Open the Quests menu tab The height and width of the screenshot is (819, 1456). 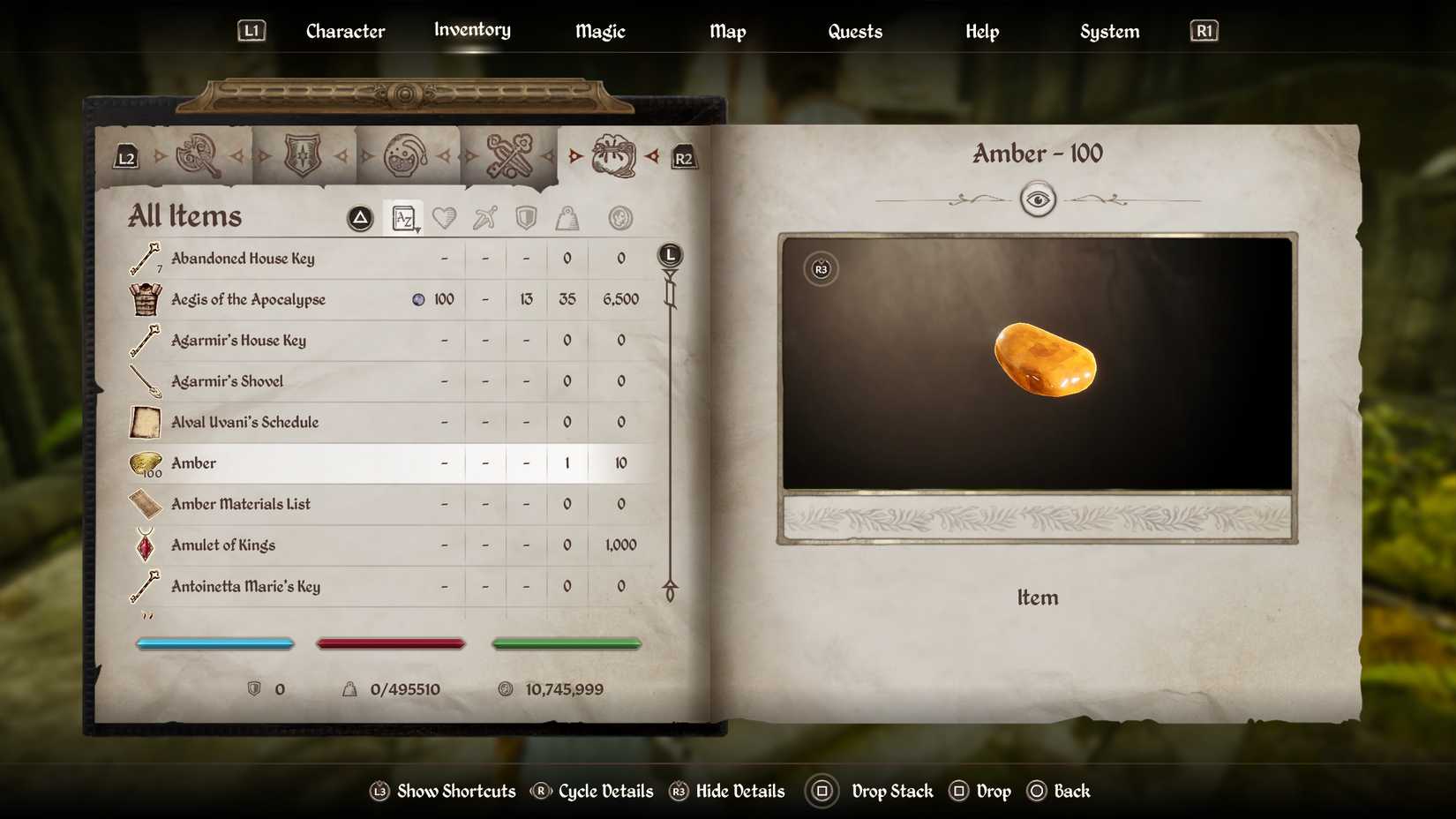tap(854, 31)
